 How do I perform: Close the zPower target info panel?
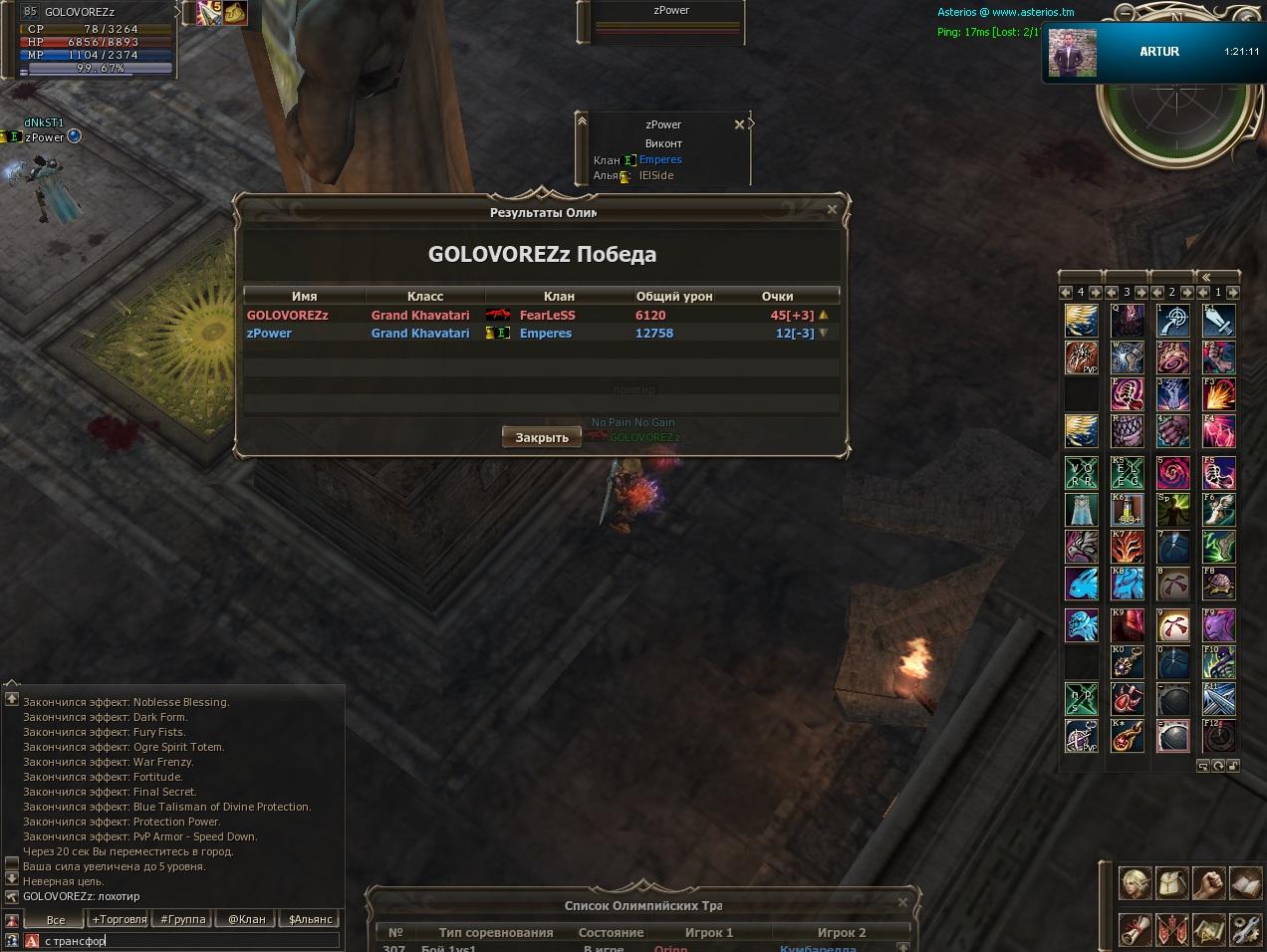click(739, 124)
